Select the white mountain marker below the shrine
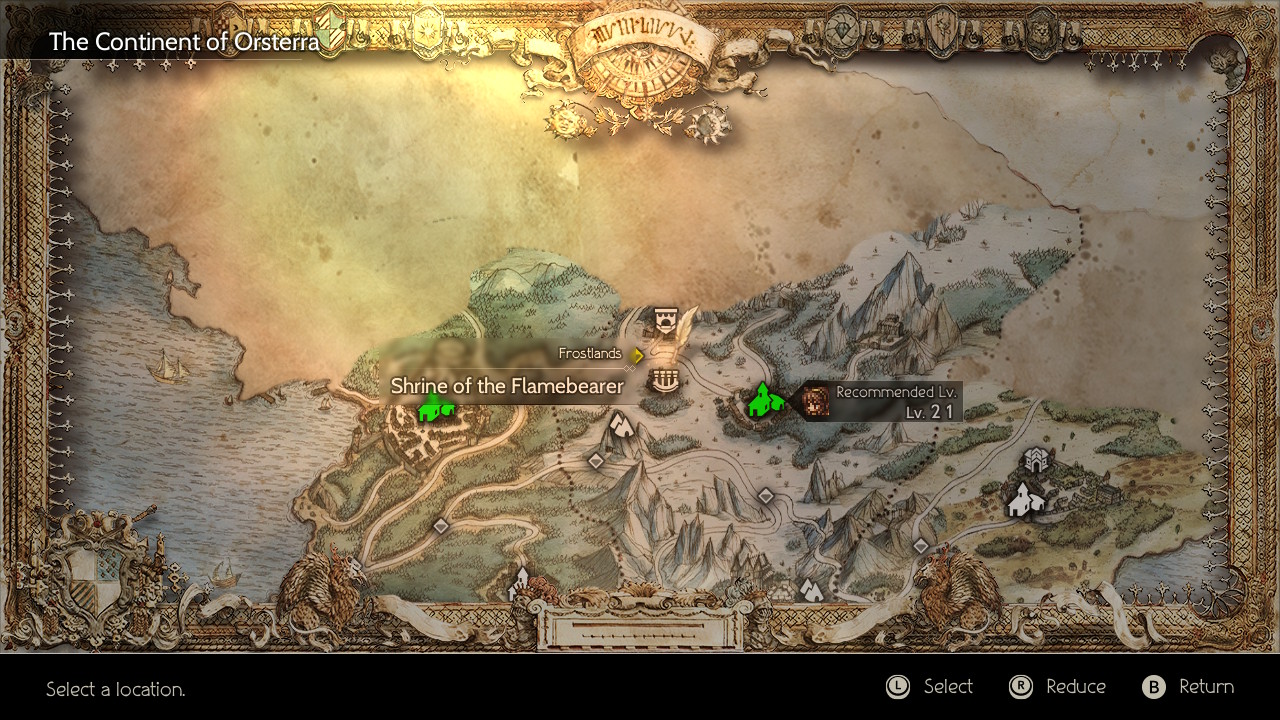The image size is (1280, 720). (622, 426)
